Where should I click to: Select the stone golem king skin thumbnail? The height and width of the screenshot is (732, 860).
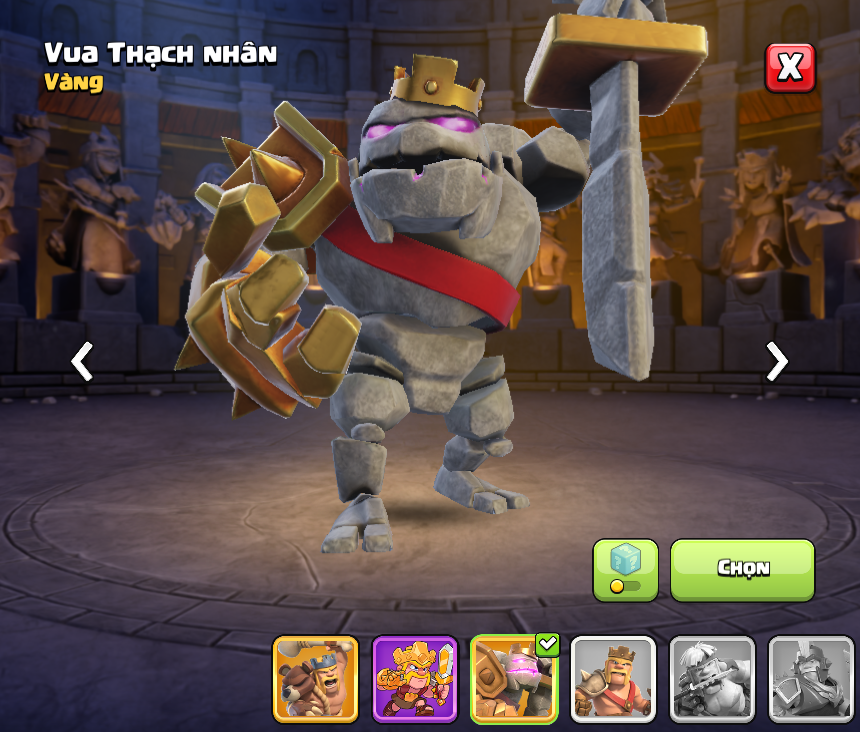point(514,679)
